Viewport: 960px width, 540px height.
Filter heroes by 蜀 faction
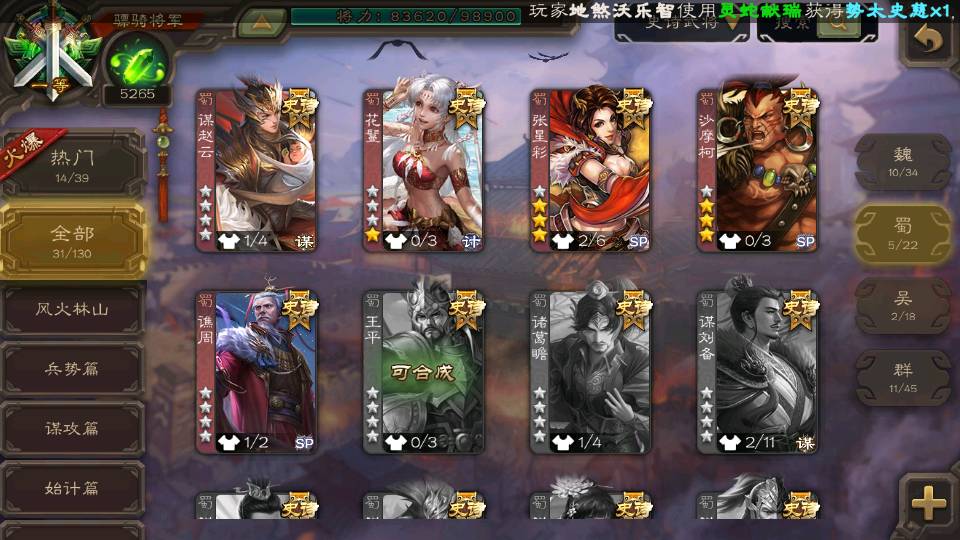pos(902,233)
